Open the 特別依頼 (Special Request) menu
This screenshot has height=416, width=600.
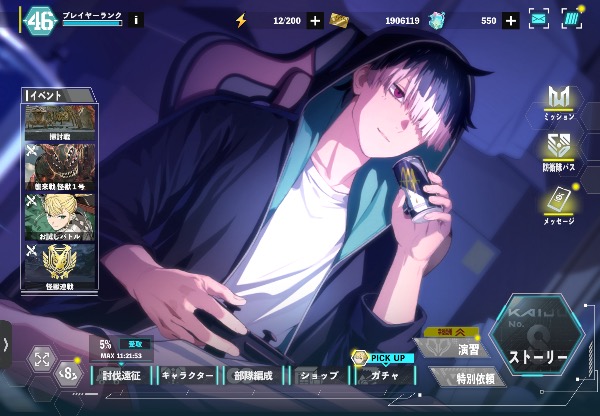(x=468, y=377)
